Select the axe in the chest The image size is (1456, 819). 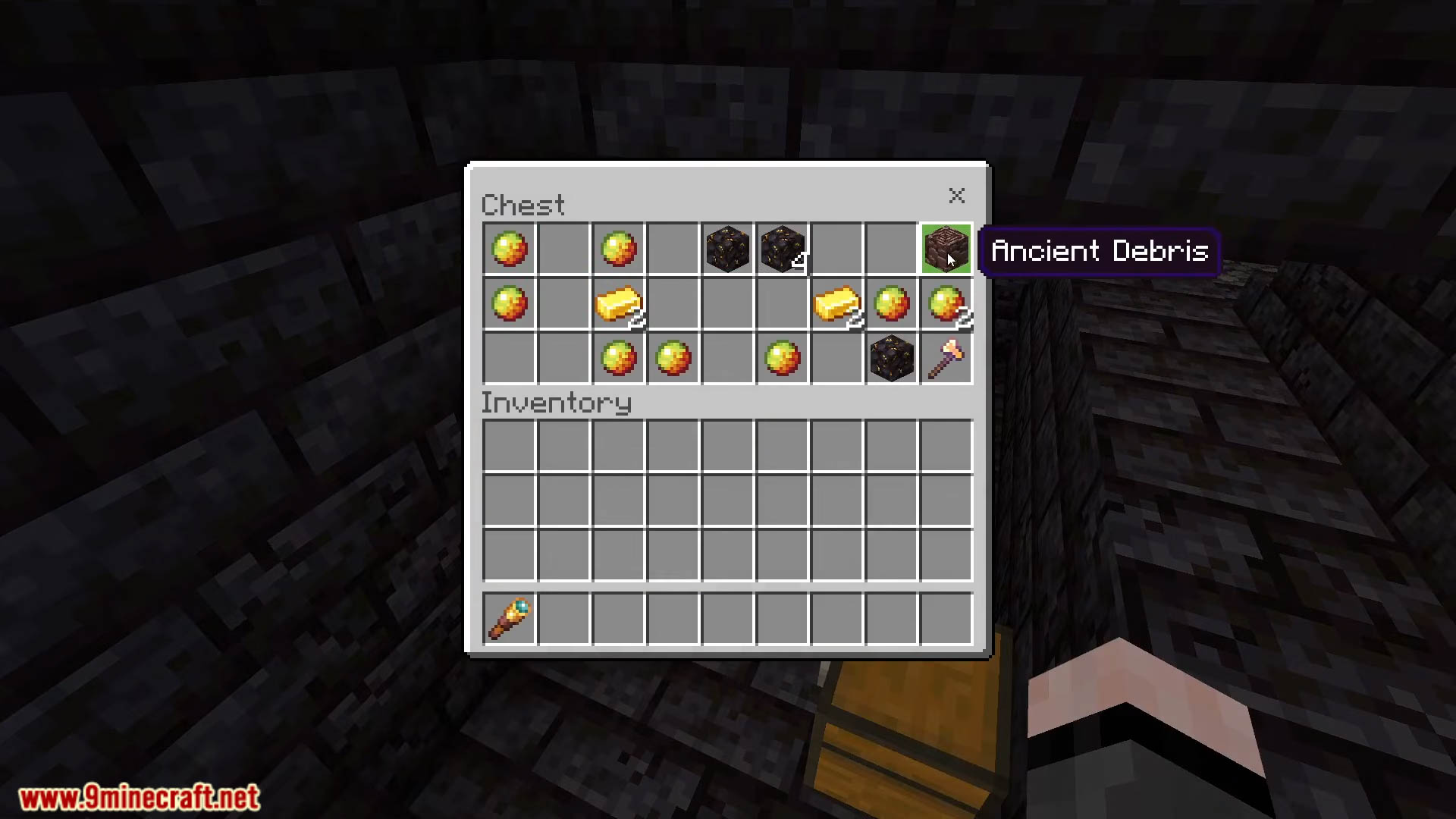click(x=946, y=358)
